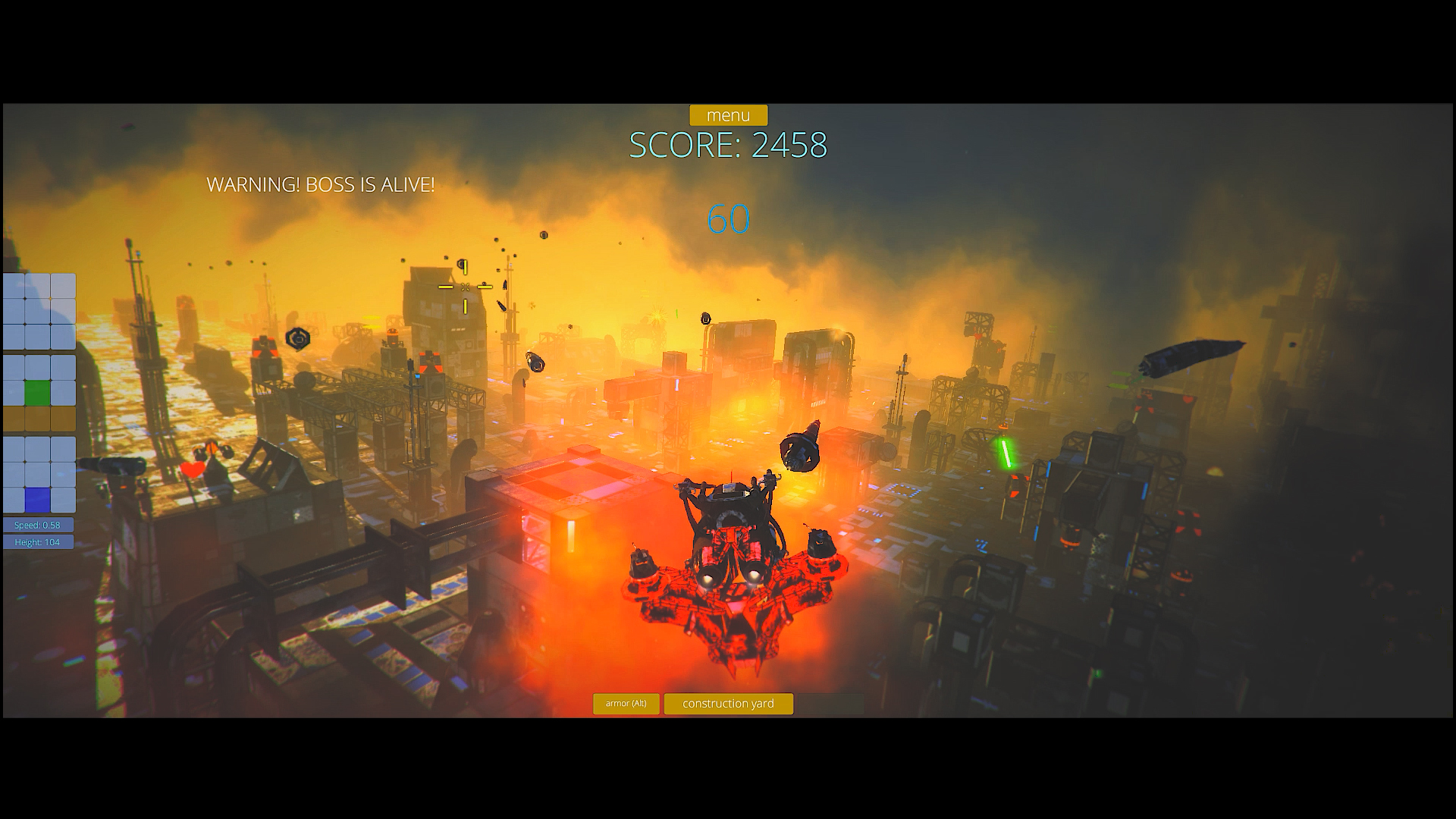Open the menu at the top of the screen
This screenshot has height=819, width=1456.
728,115
